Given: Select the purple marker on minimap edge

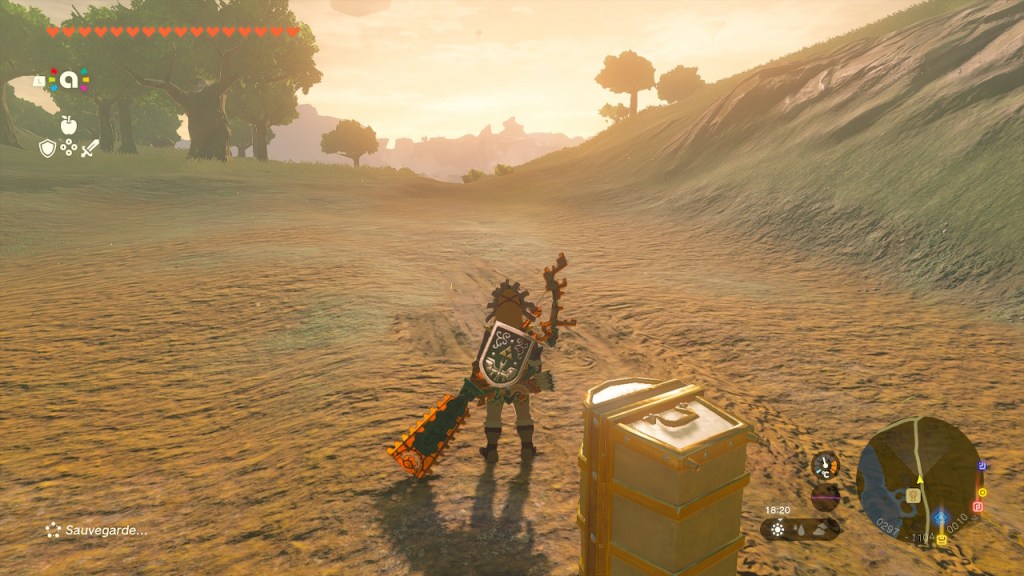Looking at the screenshot, I should click(x=982, y=466).
